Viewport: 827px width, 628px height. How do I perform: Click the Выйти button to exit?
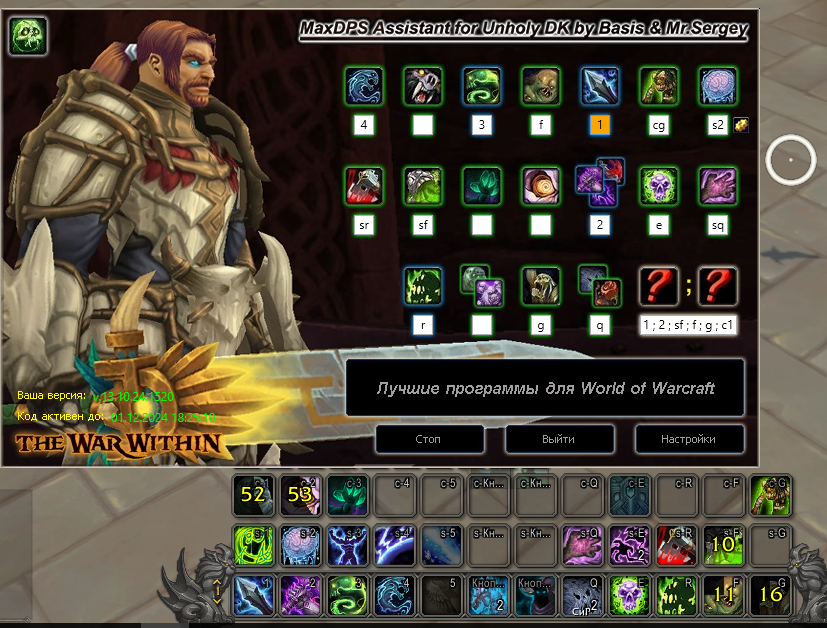[x=558, y=439]
